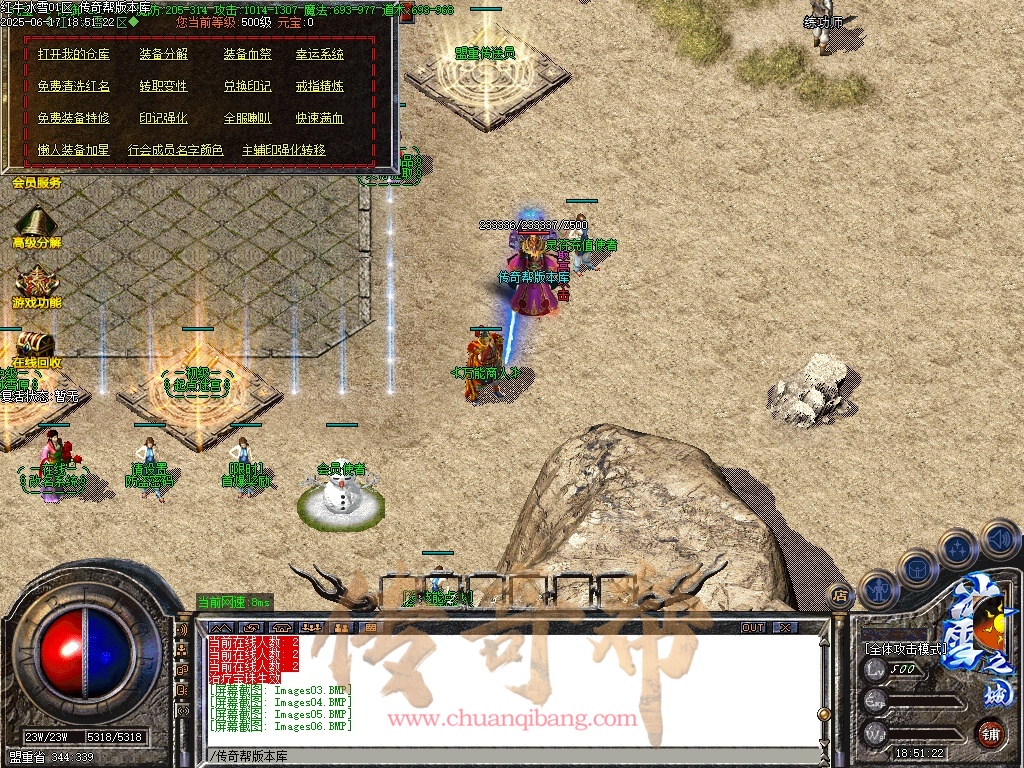1024x768 pixels.
Task: Click the chat input field
Action: (510, 756)
